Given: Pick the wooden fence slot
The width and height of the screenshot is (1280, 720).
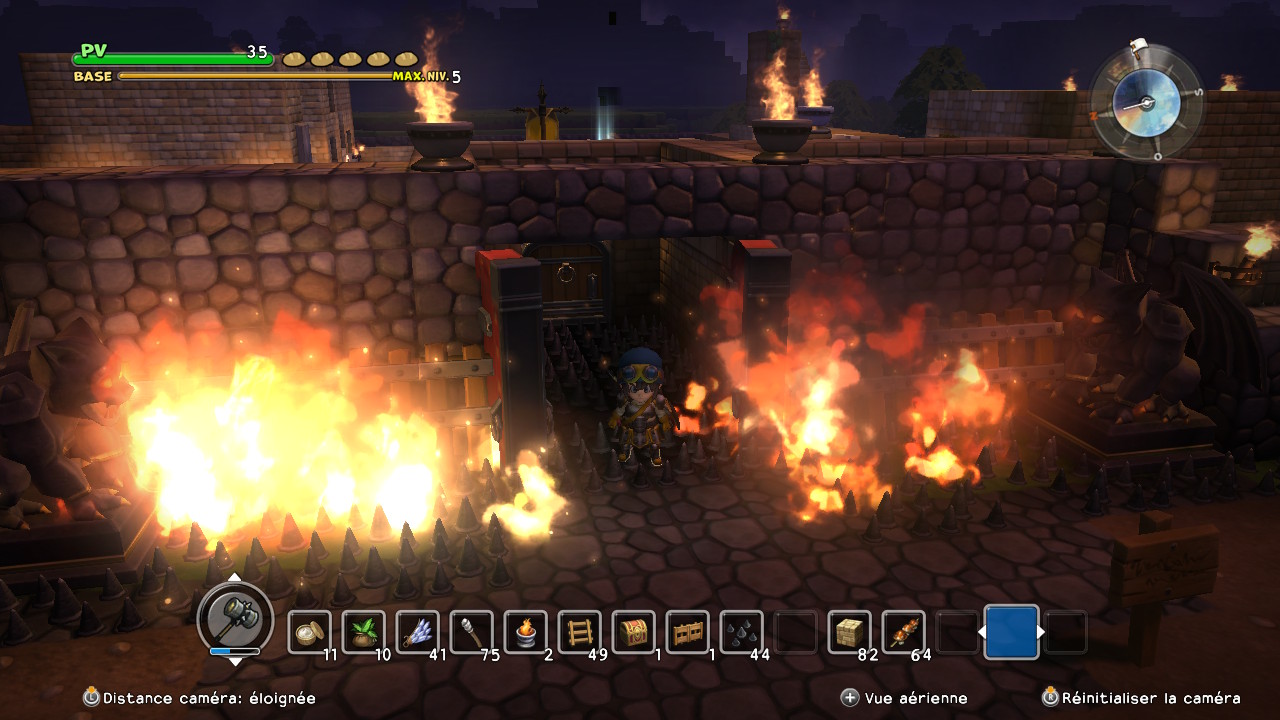Looking at the screenshot, I should 688,632.
